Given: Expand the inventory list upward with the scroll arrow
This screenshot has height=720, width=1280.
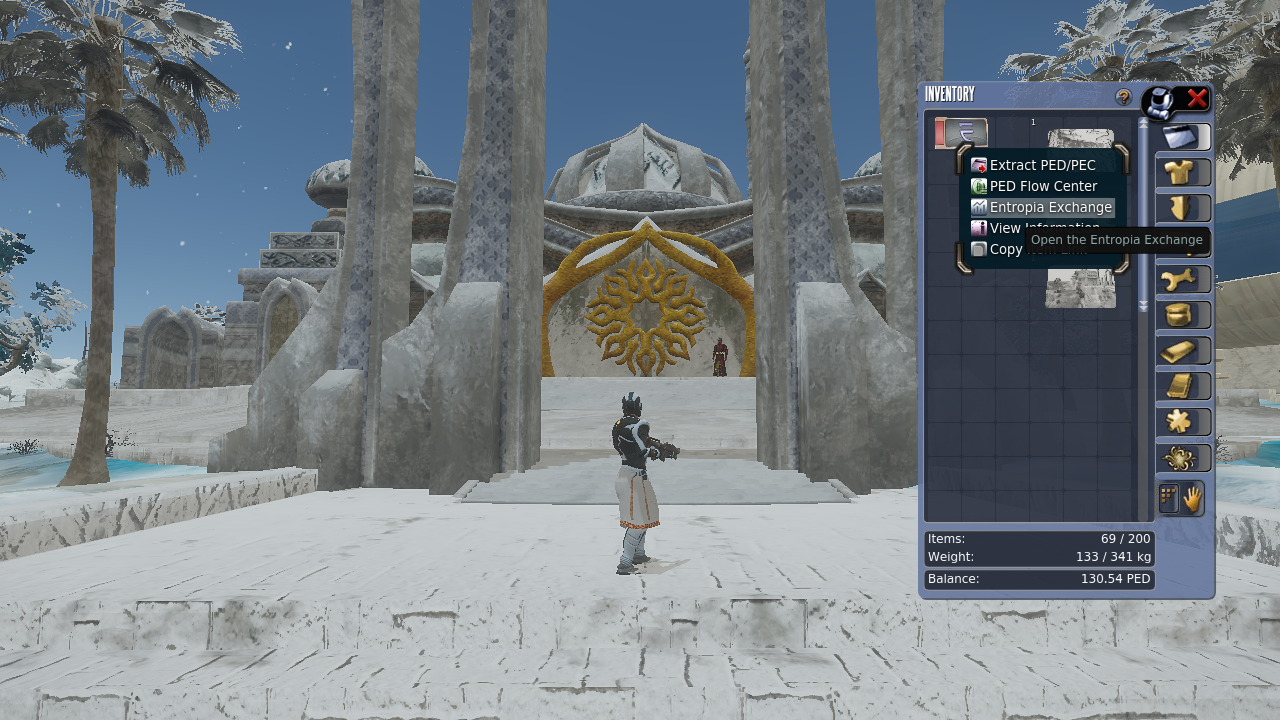Looking at the screenshot, I should pyautogui.click(x=1142, y=125).
